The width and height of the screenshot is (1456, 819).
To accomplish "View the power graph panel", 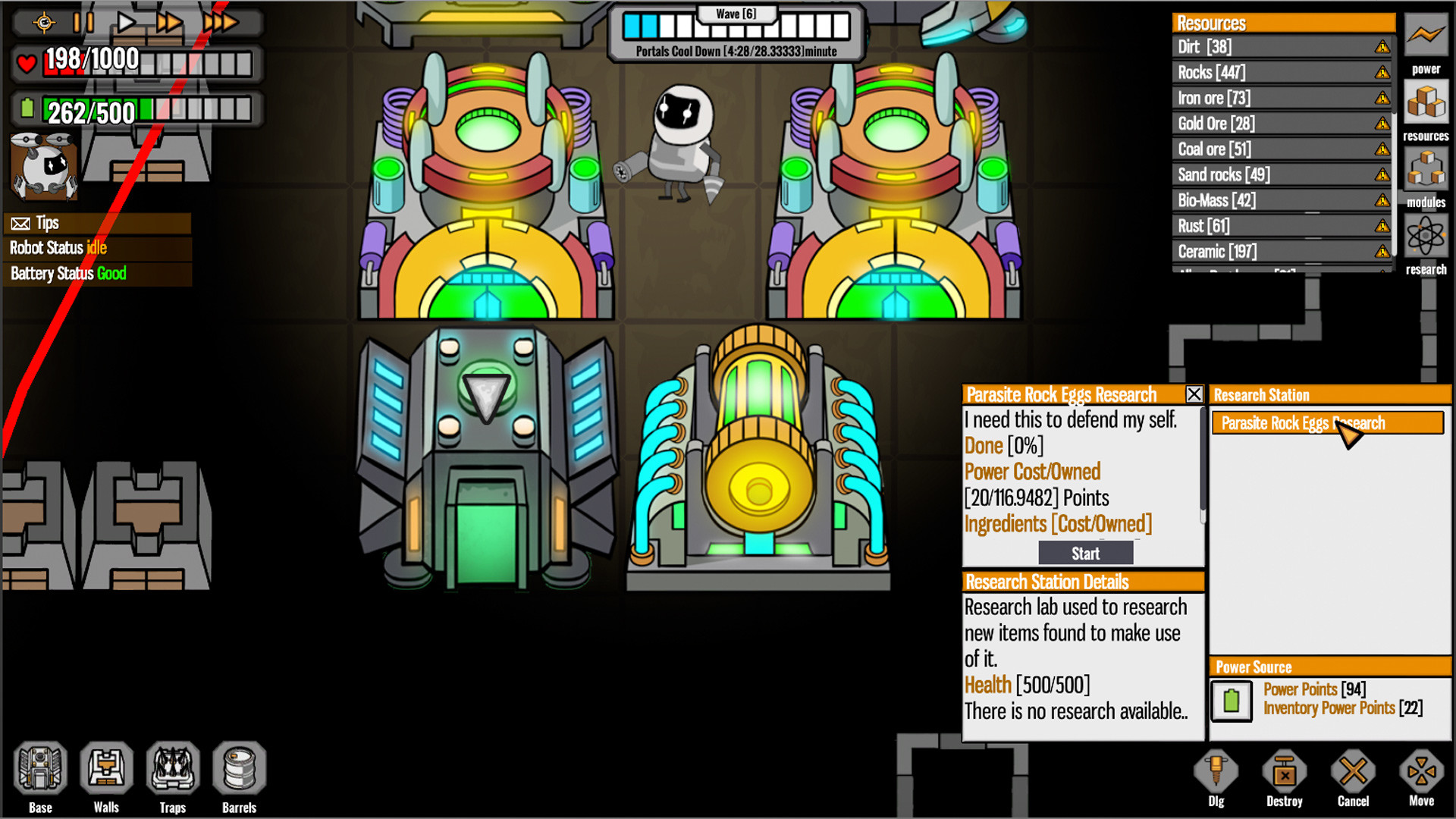I will coord(1426,34).
